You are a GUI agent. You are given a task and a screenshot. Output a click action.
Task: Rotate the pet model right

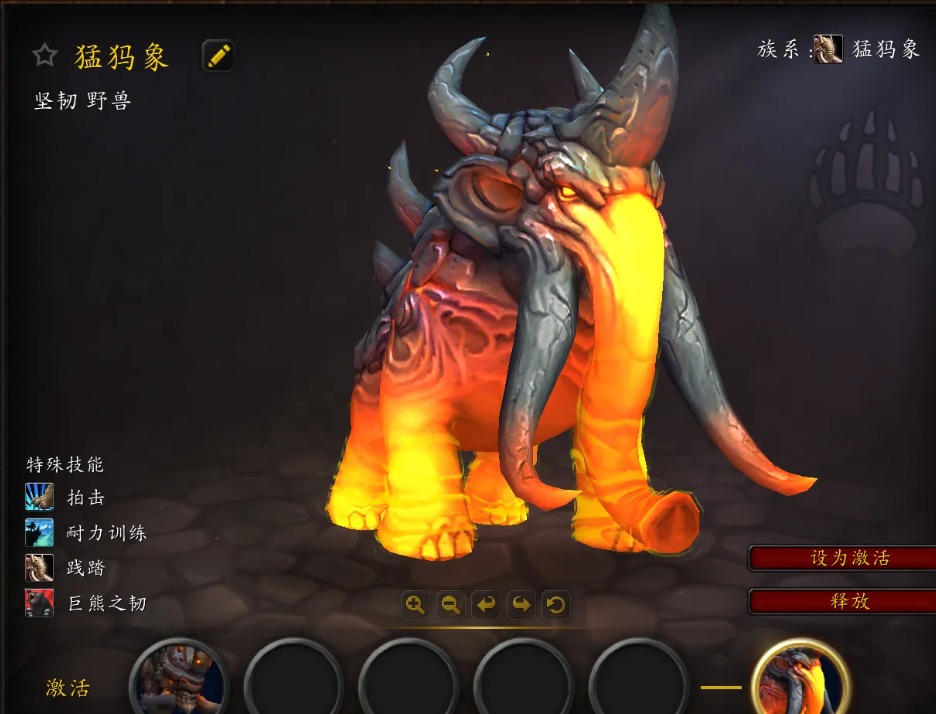[x=521, y=604]
